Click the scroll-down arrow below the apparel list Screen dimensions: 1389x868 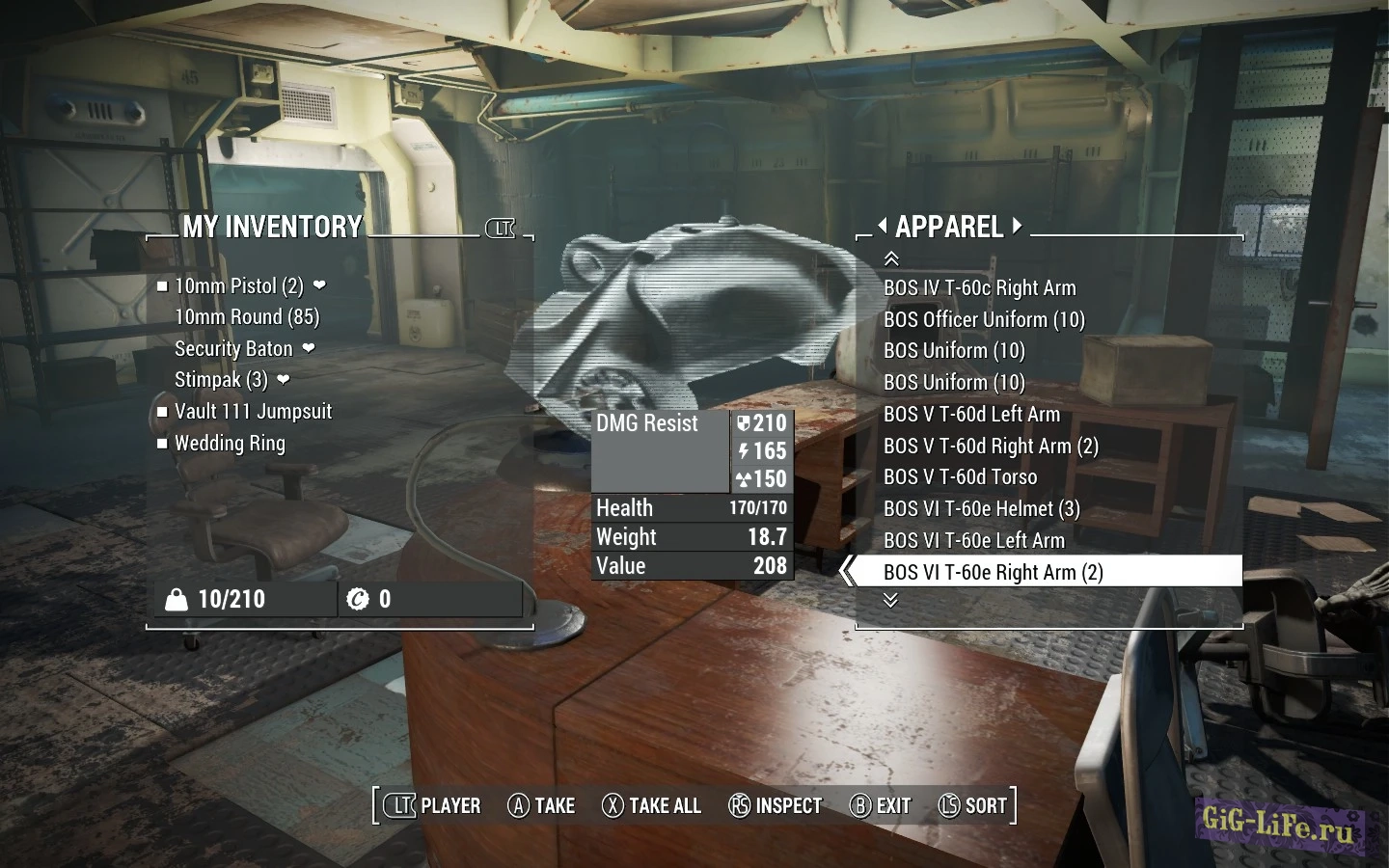click(890, 600)
